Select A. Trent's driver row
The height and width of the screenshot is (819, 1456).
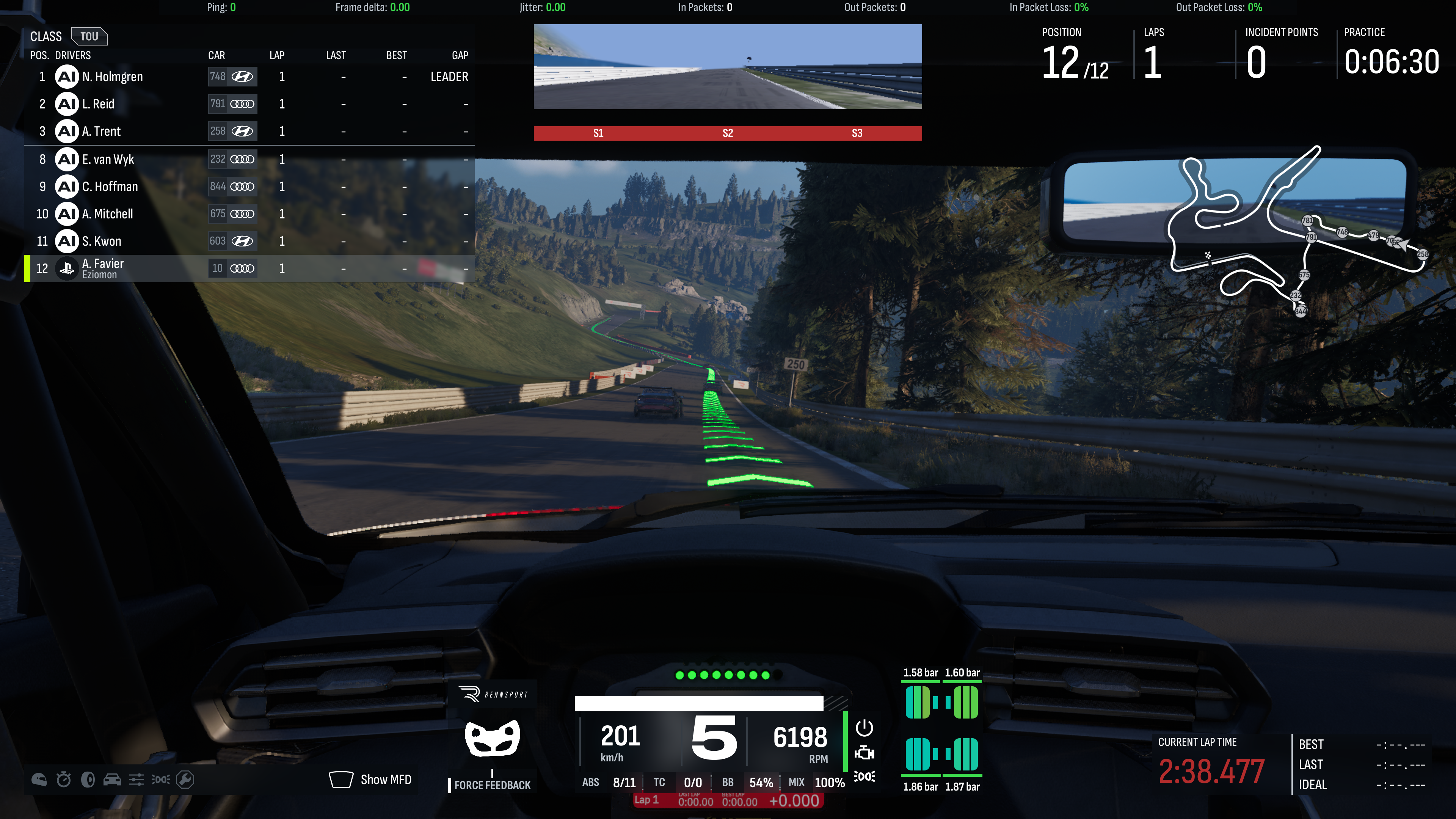click(x=249, y=131)
